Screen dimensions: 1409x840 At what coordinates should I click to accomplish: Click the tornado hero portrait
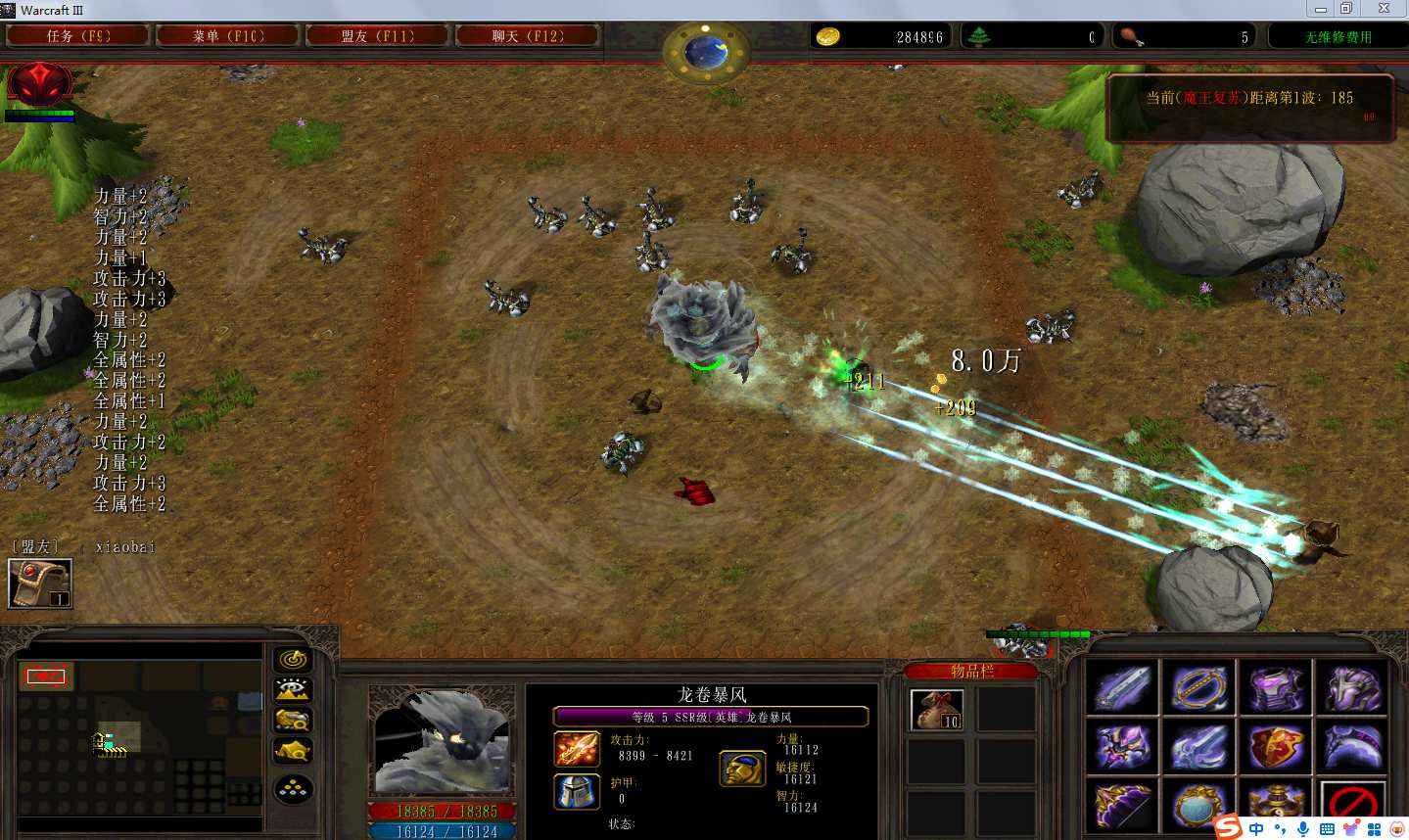coord(442,741)
